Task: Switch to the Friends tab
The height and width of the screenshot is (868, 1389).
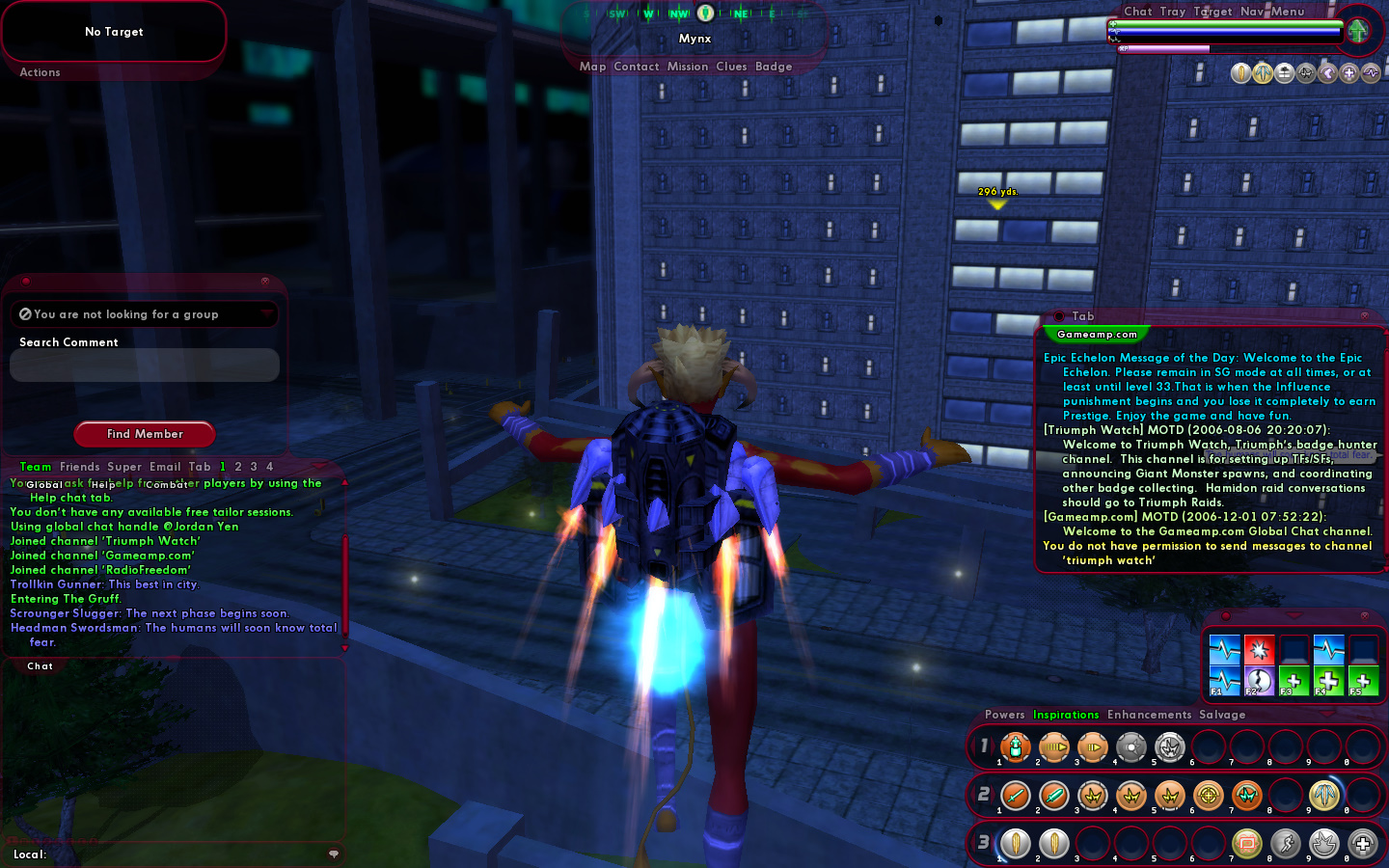Action: click(79, 467)
